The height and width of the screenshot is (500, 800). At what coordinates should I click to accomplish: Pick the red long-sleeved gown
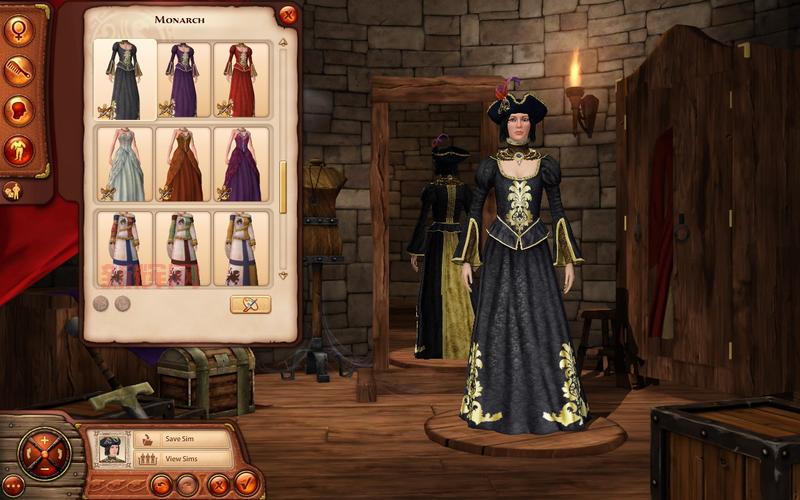(241, 79)
